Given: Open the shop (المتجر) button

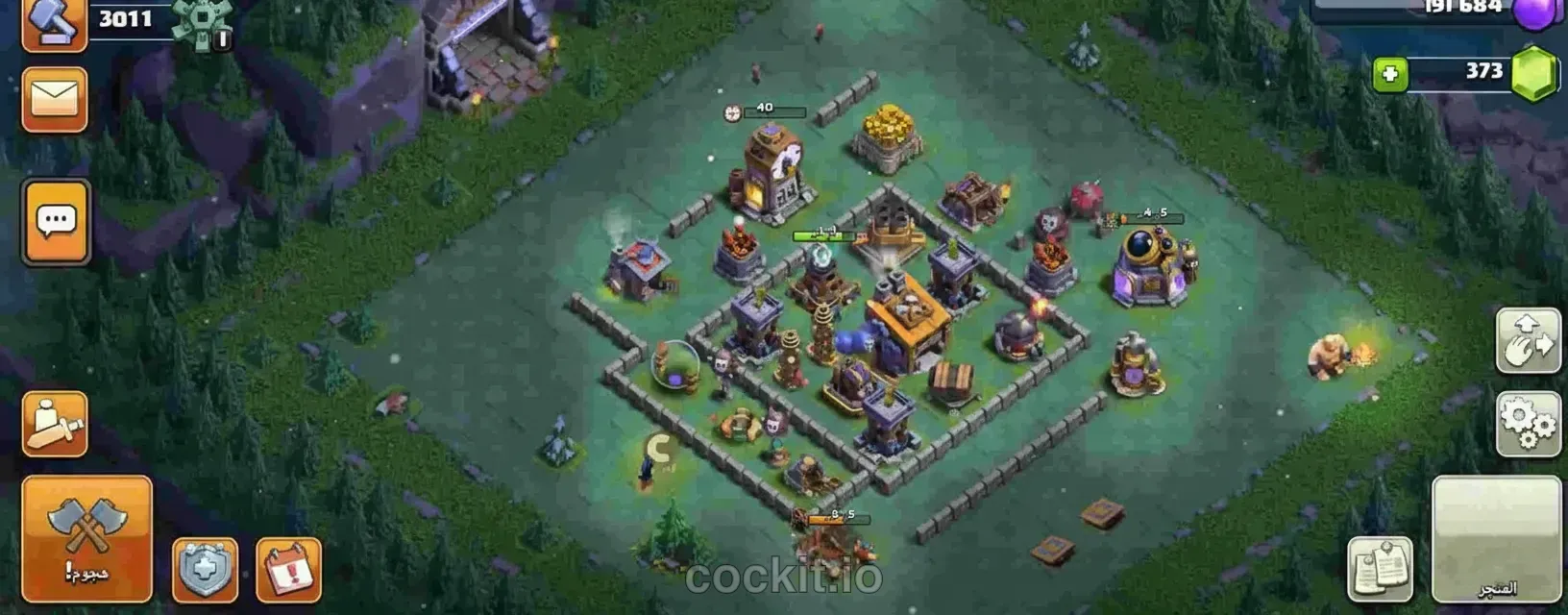Looking at the screenshot, I should pyautogui.click(x=1496, y=539).
